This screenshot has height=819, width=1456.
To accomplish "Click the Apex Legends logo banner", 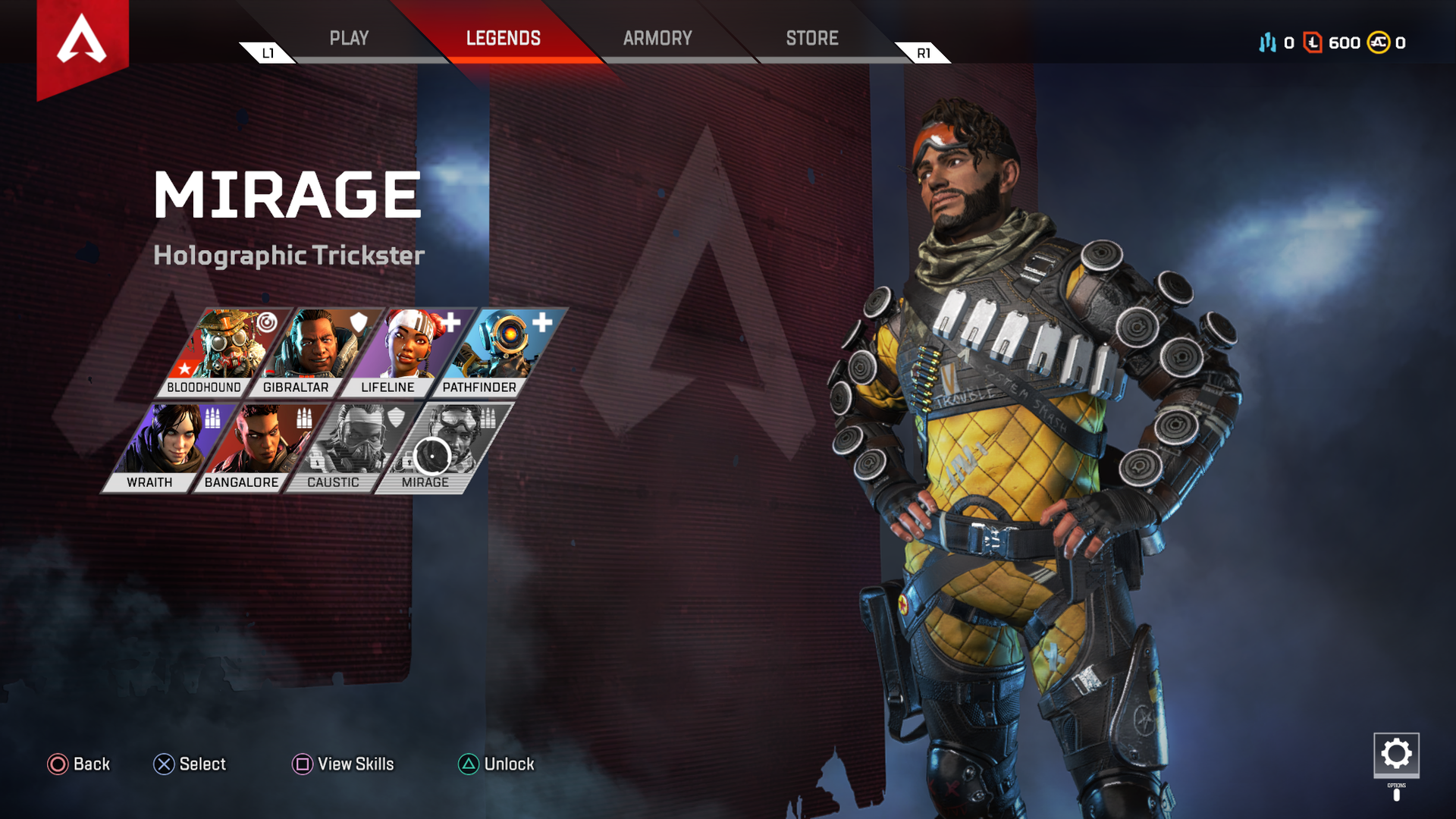I will click(82, 42).
